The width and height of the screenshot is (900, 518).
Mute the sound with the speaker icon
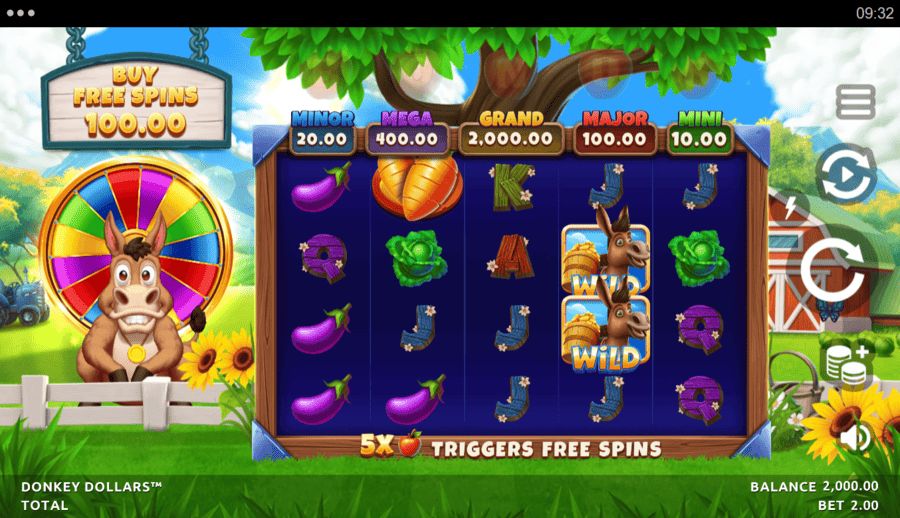coord(854,437)
